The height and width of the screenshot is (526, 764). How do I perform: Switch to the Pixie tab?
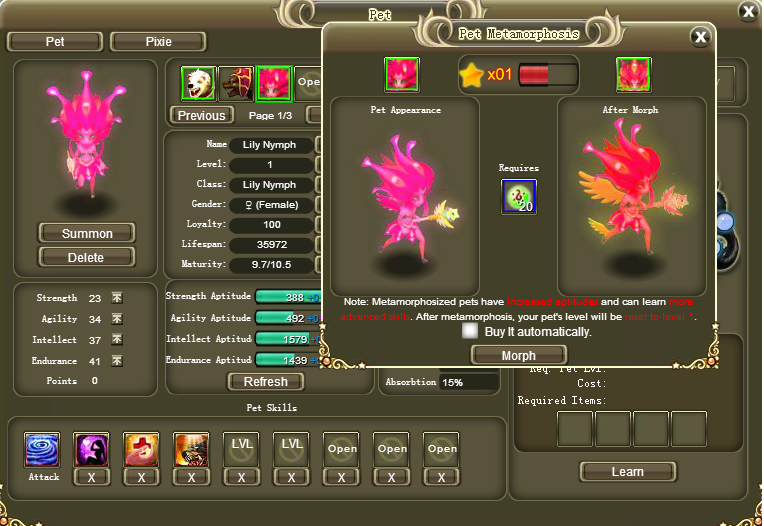coord(158,42)
